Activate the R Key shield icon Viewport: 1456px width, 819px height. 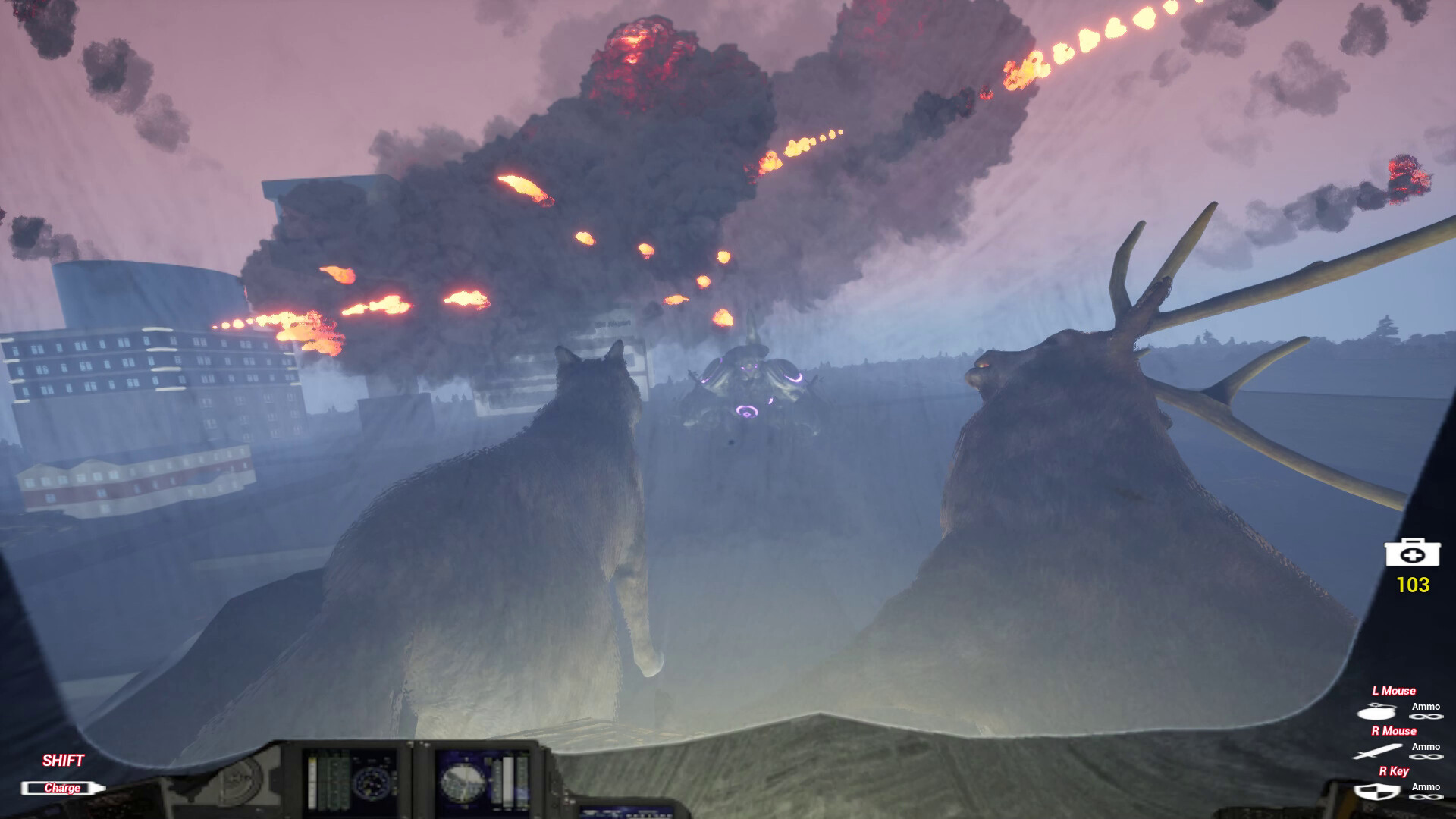click(x=1378, y=792)
